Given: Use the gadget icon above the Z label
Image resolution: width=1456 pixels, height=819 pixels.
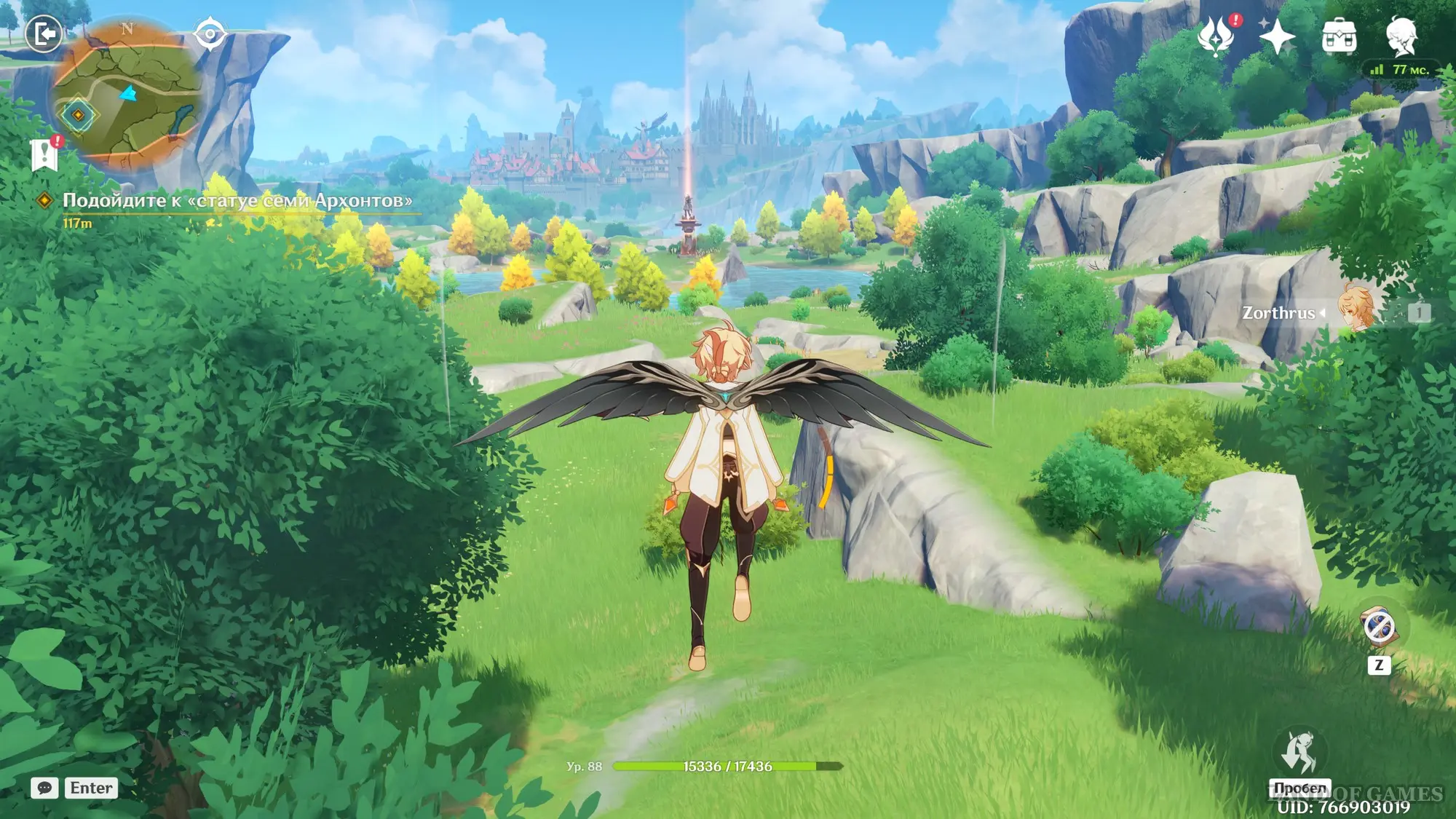Looking at the screenshot, I should point(1378,627).
